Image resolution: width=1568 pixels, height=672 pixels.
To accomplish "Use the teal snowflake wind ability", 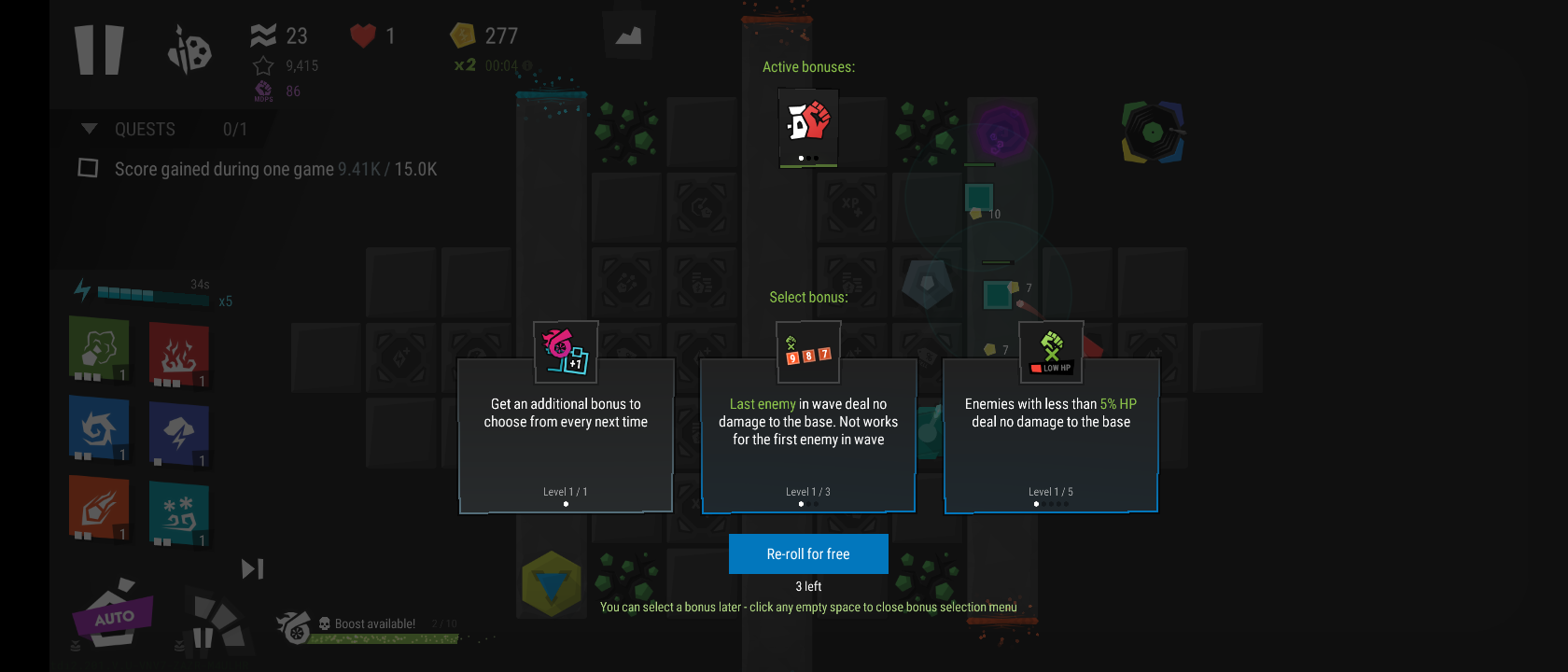I will 178,512.
